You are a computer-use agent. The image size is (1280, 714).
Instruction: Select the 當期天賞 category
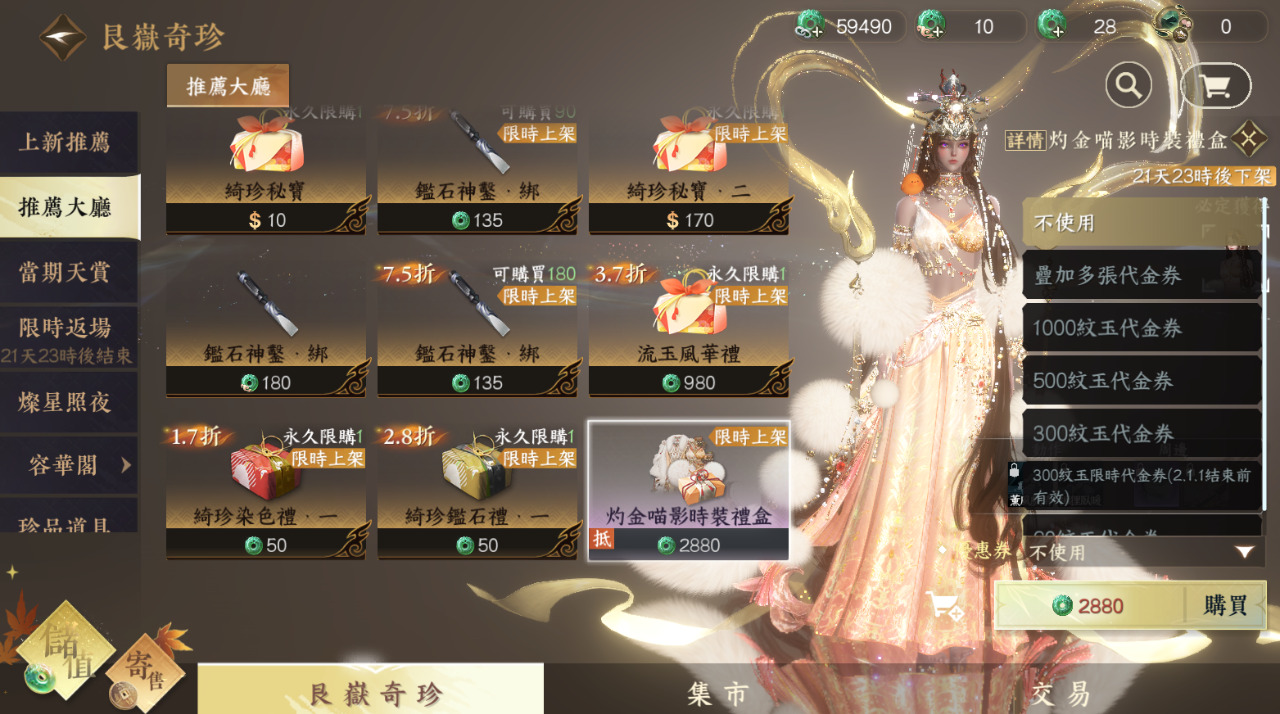pos(66,272)
